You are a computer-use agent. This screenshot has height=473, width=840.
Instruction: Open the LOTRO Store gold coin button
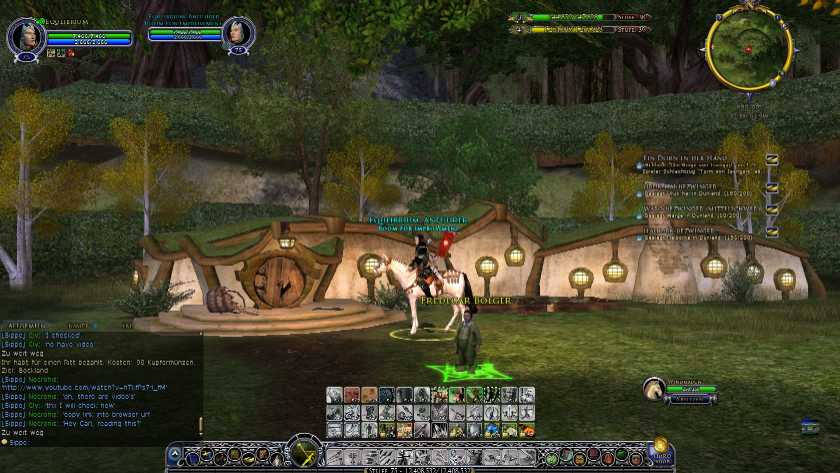(660, 450)
